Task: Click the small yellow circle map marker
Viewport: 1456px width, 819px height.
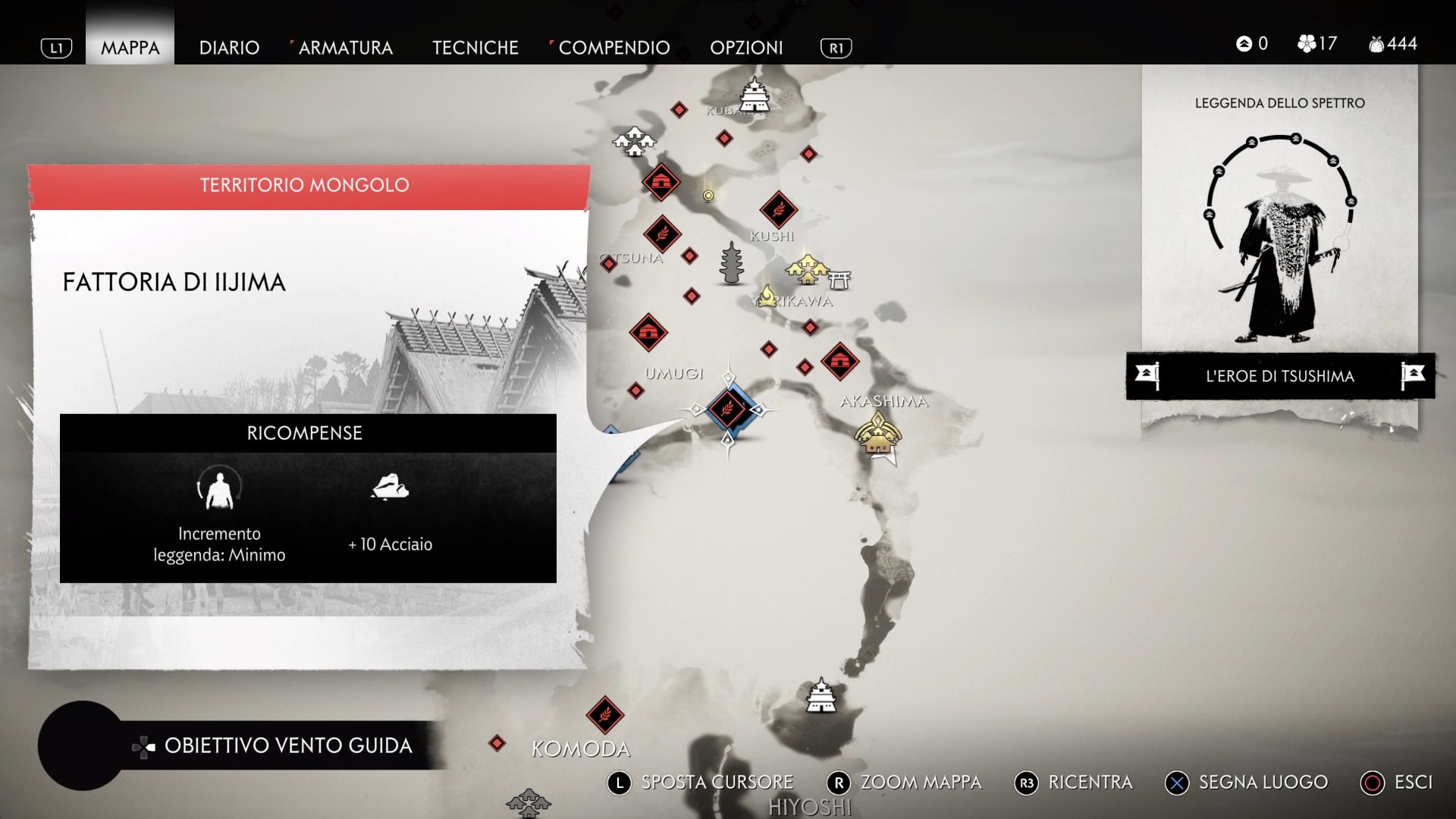Action: [x=708, y=196]
